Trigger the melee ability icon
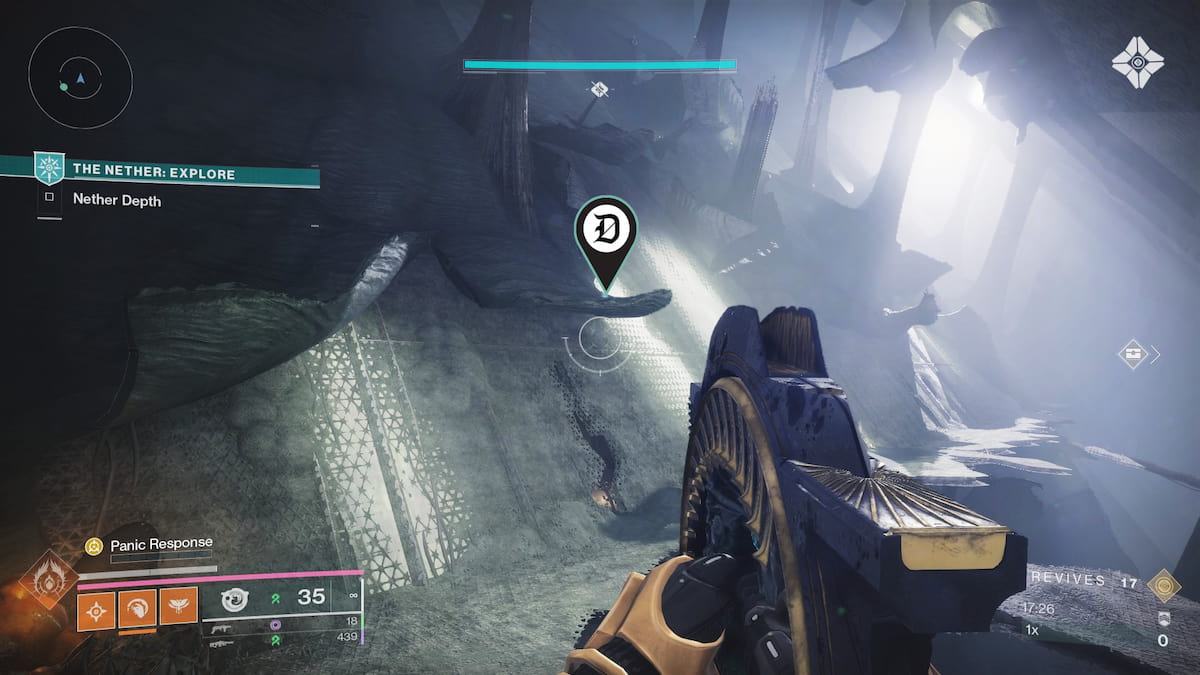Screen dimensions: 1200x675 pyautogui.click(x=137, y=606)
